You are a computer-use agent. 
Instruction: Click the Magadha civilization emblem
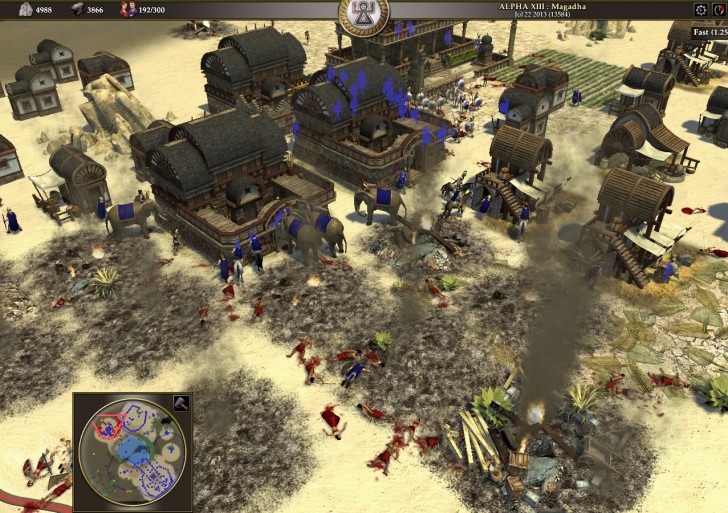click(363, 15)
